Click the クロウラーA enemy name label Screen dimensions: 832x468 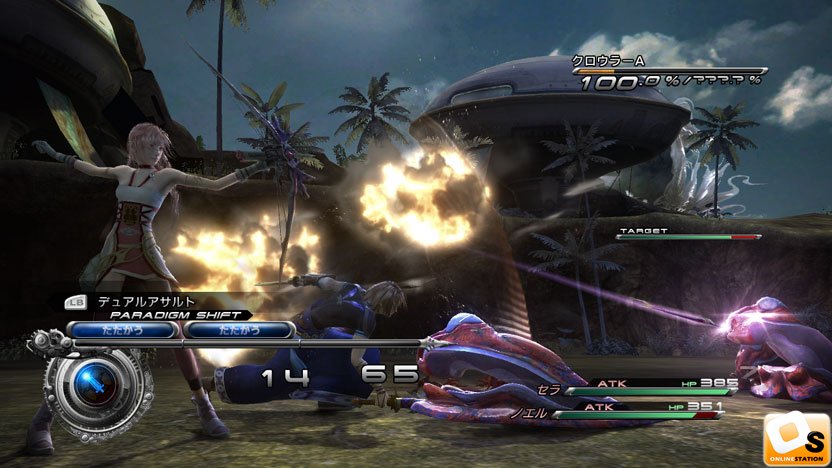606,60
